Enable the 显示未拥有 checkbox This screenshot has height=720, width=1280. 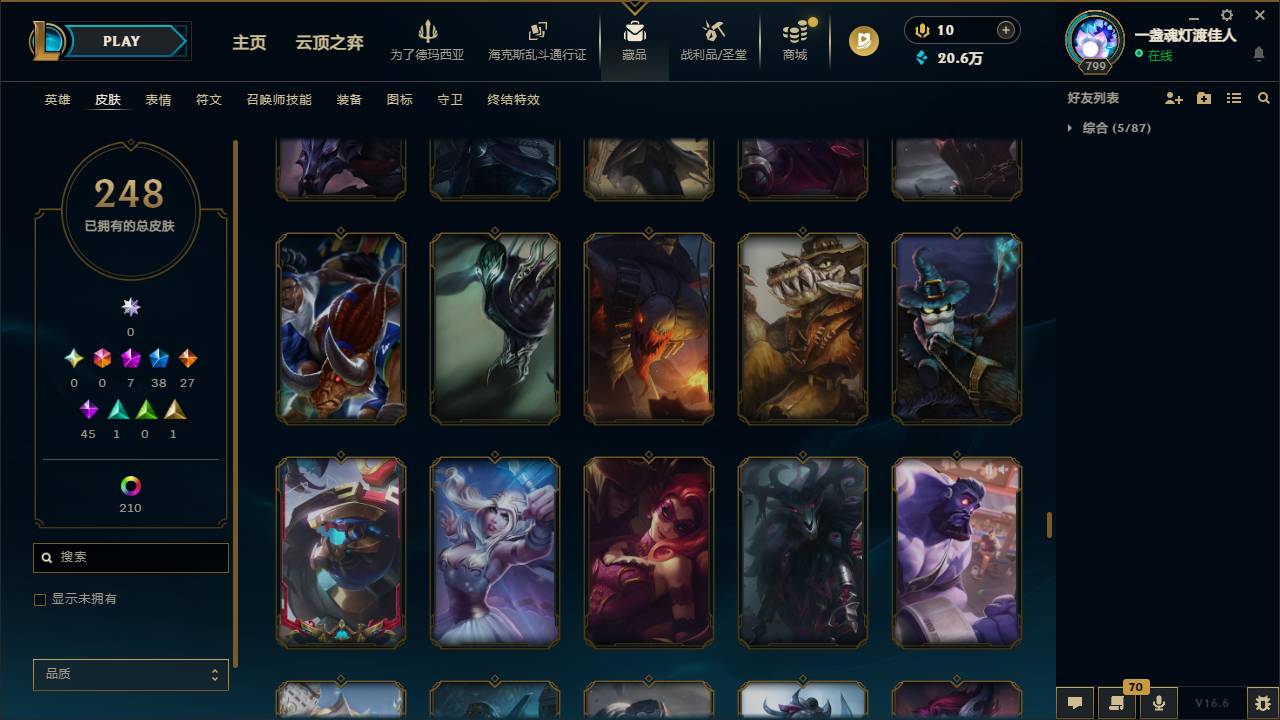(x=40, y=599)
